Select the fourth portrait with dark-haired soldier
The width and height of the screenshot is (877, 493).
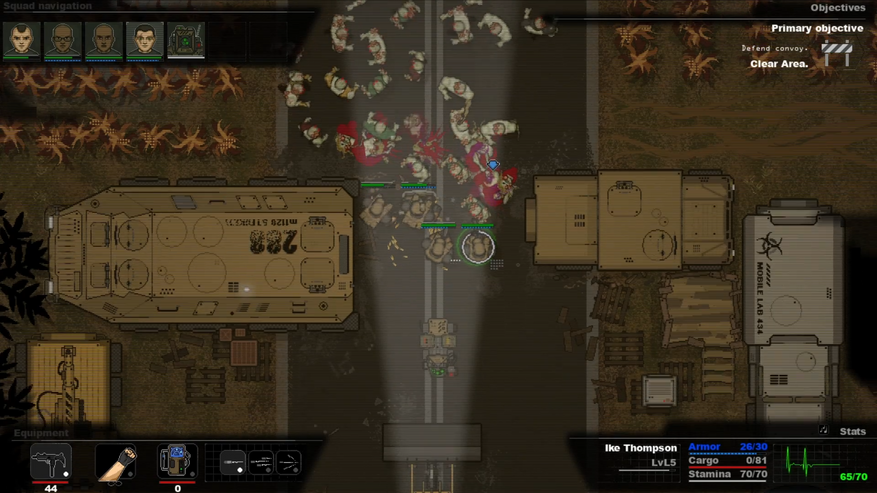tap(144, 40)
